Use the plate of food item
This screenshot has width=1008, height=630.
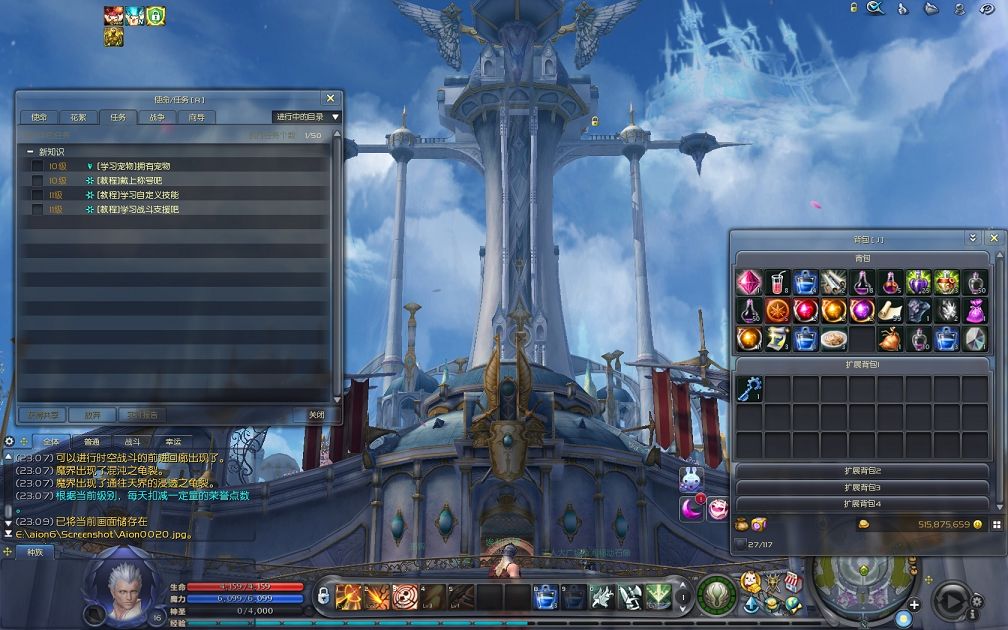click(833, 339)
